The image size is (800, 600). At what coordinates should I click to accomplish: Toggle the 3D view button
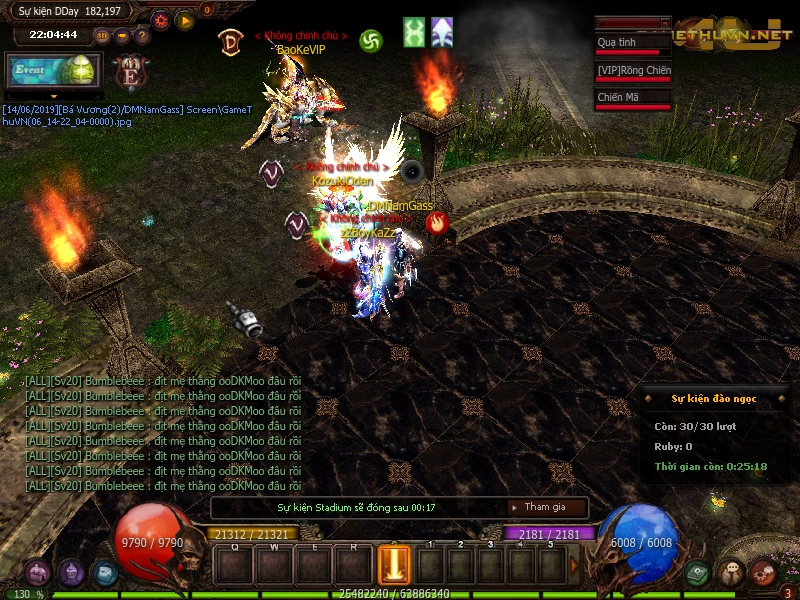click(102, 35)
